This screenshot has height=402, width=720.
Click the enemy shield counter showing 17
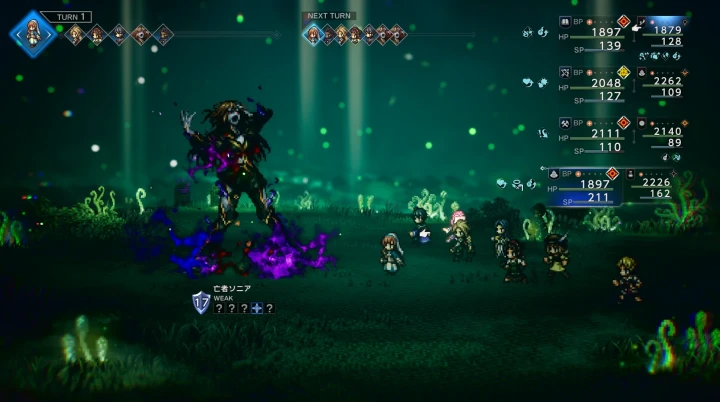201,302
